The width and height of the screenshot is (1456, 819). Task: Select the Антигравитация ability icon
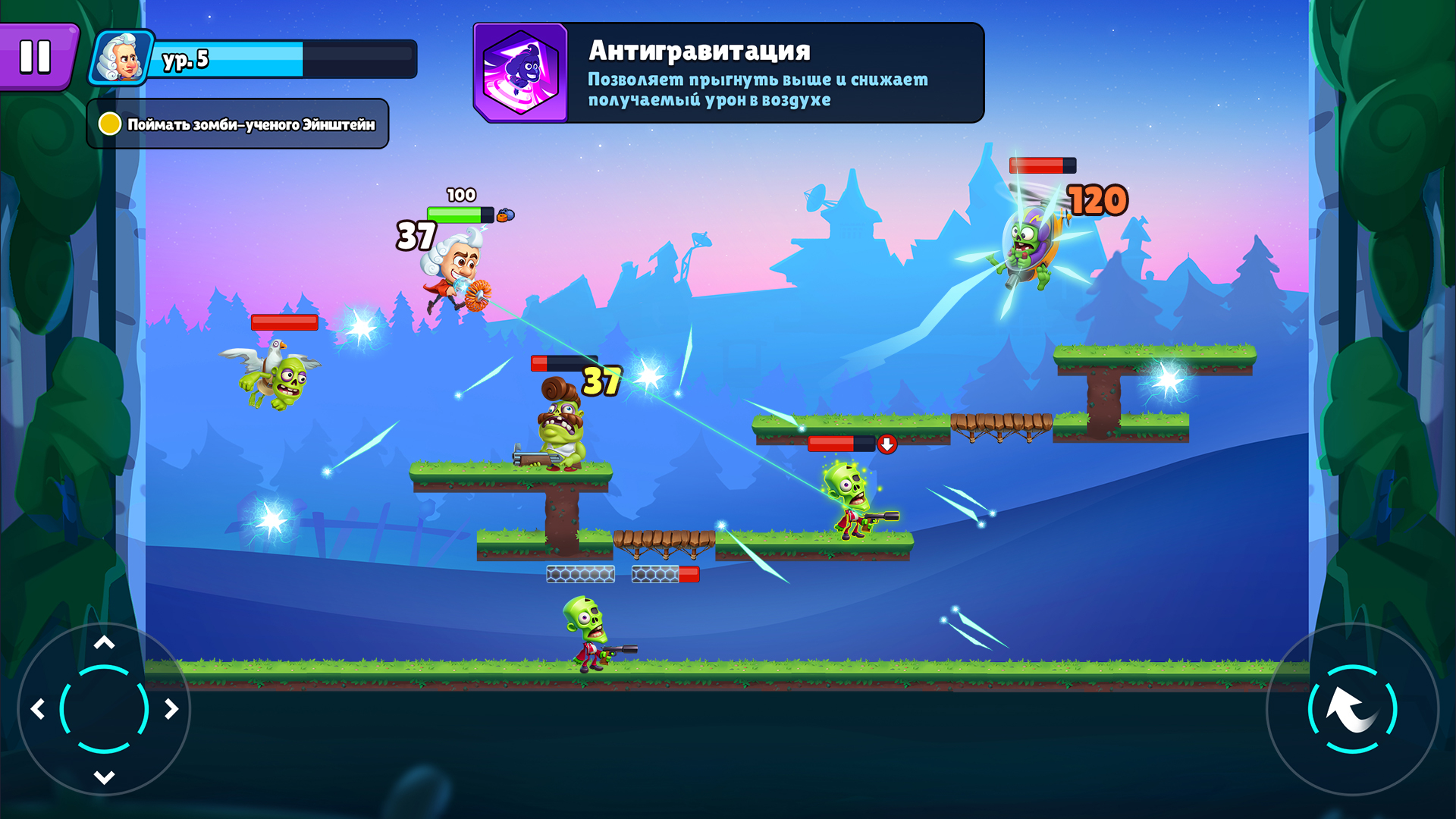pos(521,73)
